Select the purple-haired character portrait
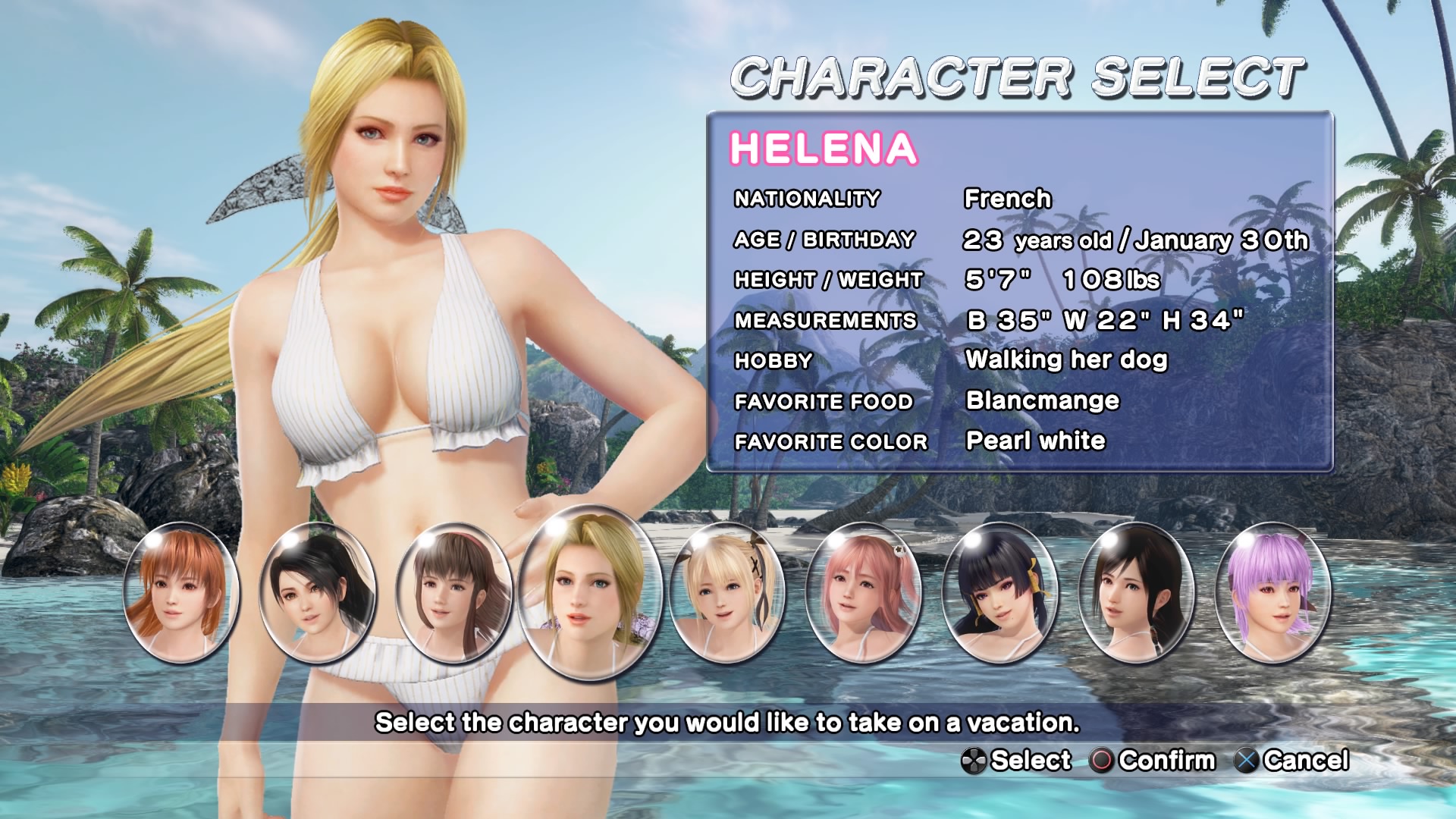1456x819 pixels. (1272, 593)
